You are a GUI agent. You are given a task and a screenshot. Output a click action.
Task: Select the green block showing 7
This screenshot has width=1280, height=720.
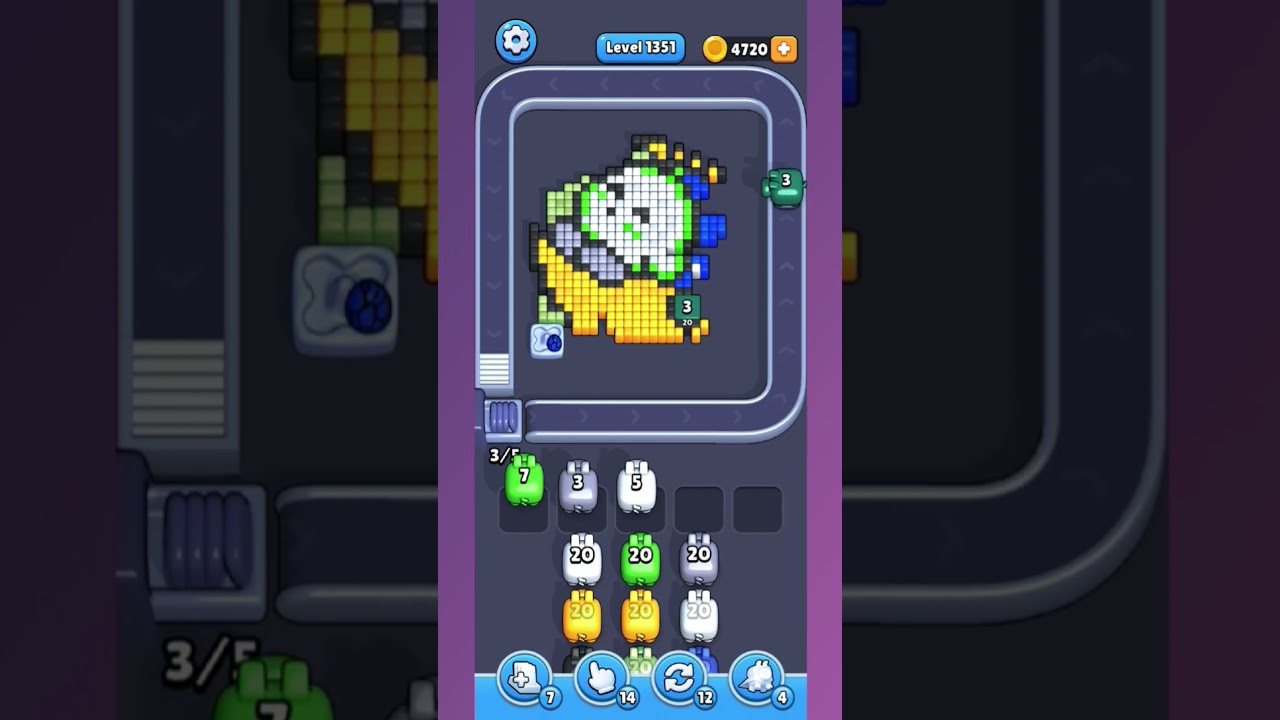[x=523, y=482]
